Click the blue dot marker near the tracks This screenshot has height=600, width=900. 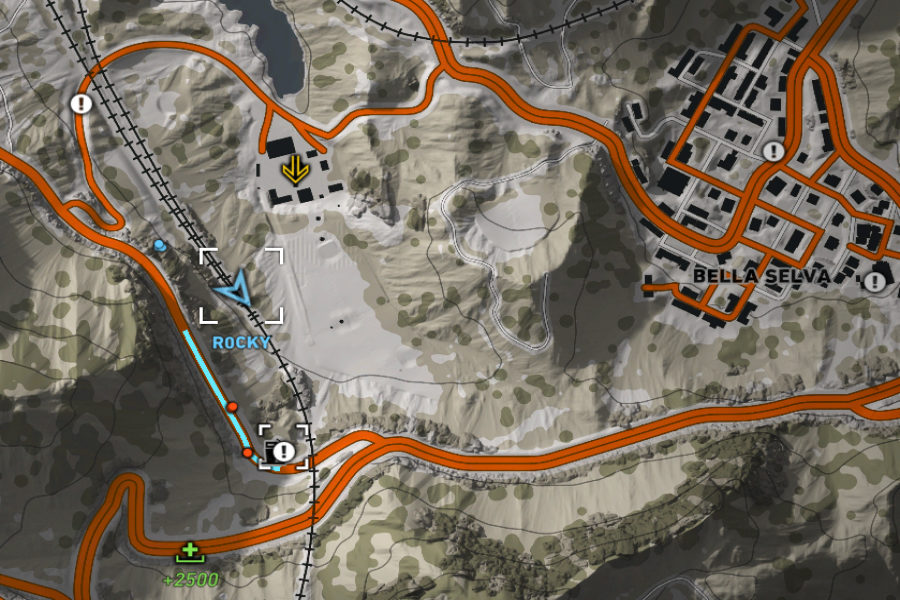[160, 245]
